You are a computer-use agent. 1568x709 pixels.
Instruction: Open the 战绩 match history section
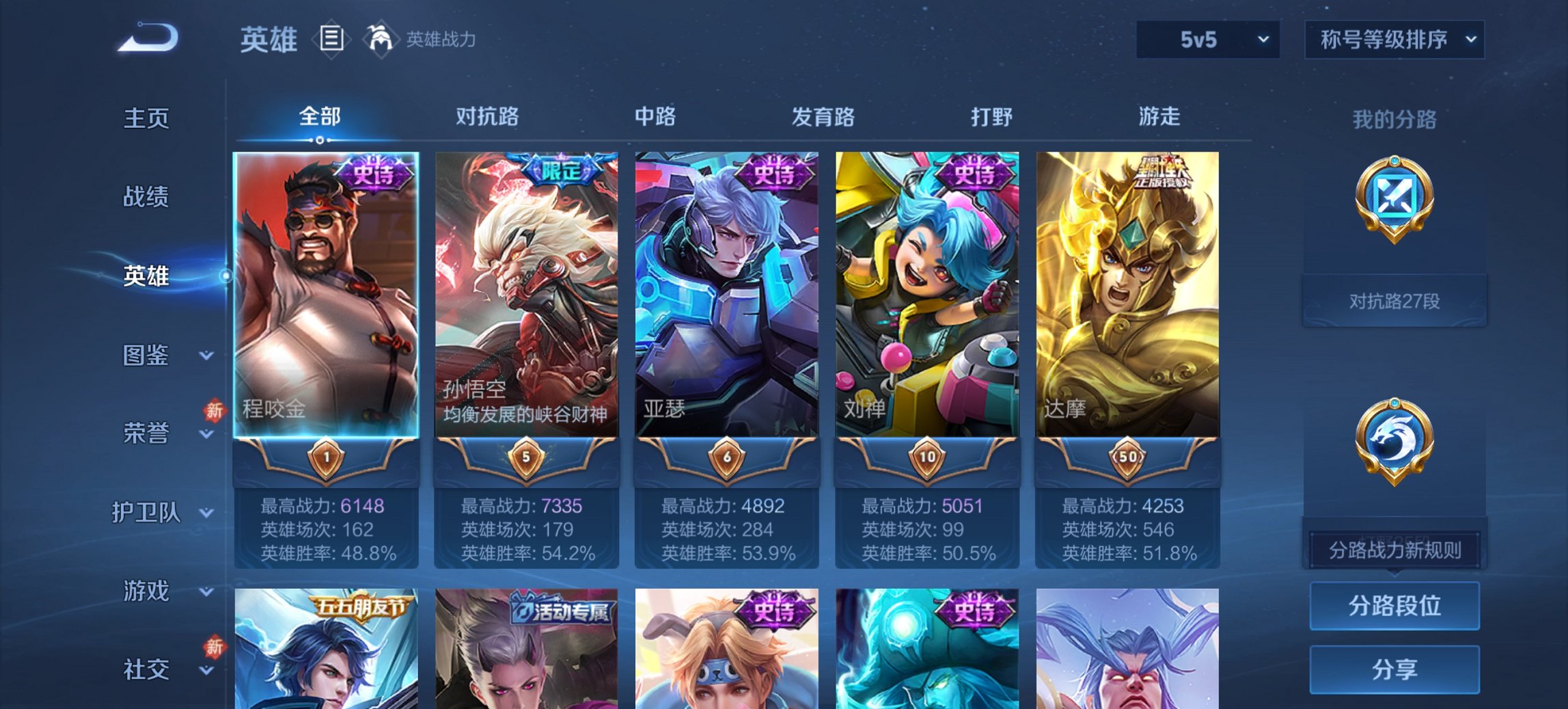[146, 198]
